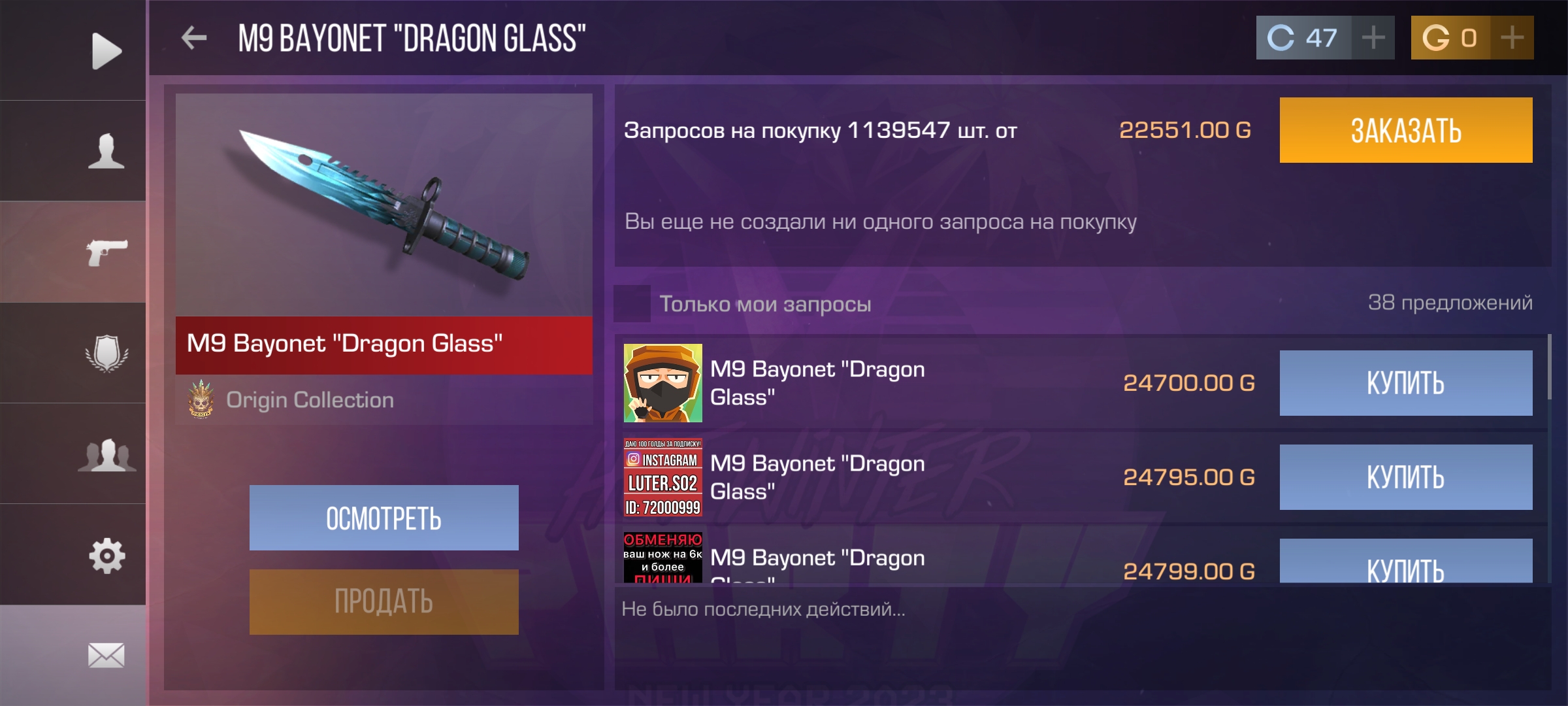Select the pistol inventory tab
Viewport: 1568px width, 706px height.
coord(106,252)
